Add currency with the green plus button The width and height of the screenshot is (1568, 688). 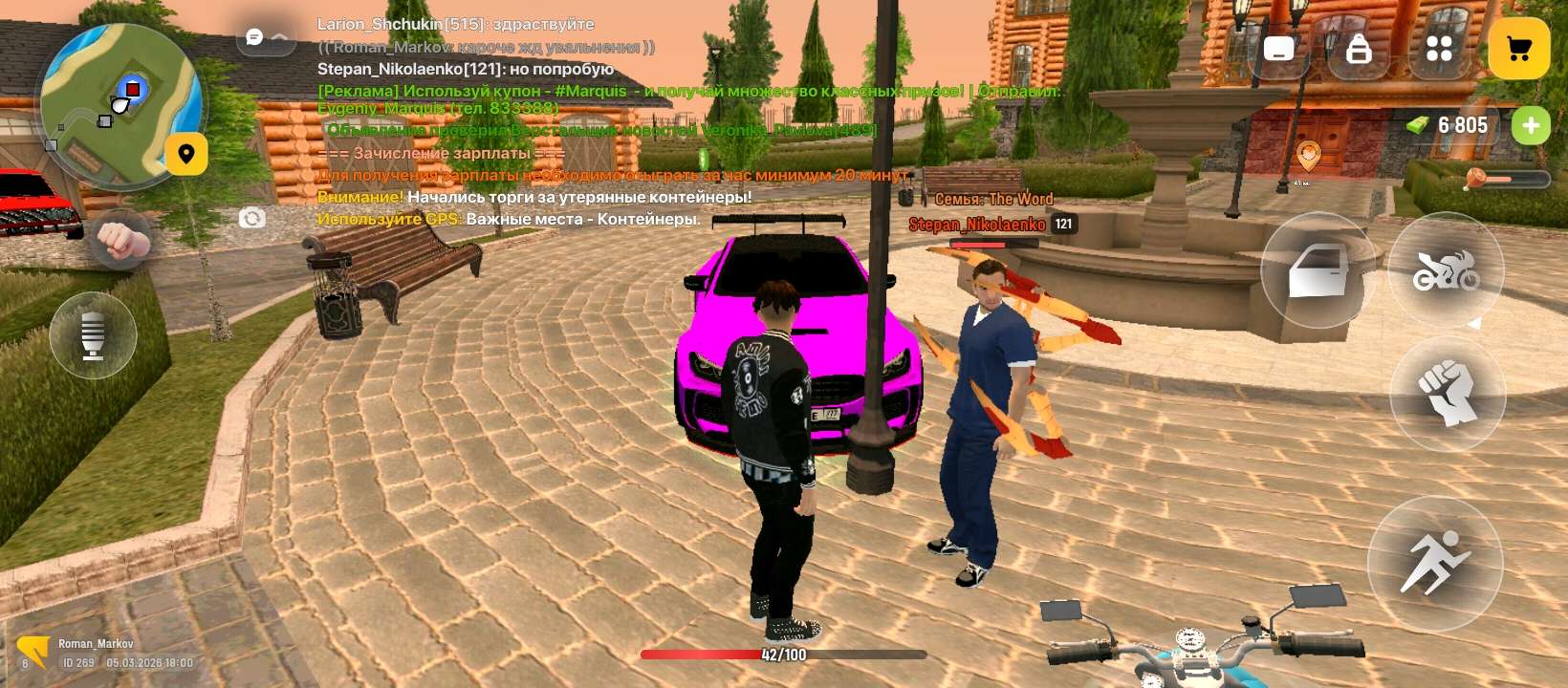click(x=1531, y=125)
